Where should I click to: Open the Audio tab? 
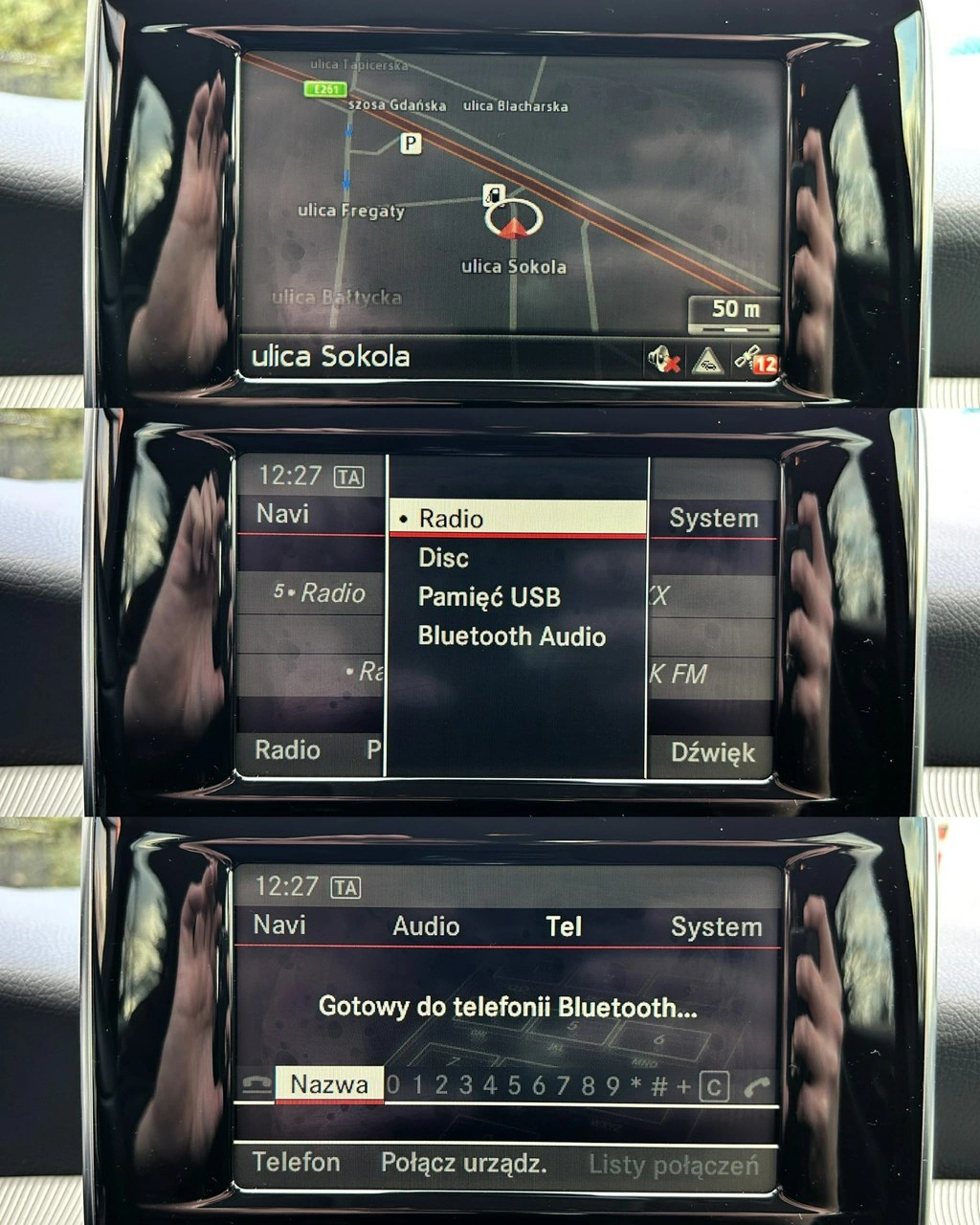coord(426,926)
